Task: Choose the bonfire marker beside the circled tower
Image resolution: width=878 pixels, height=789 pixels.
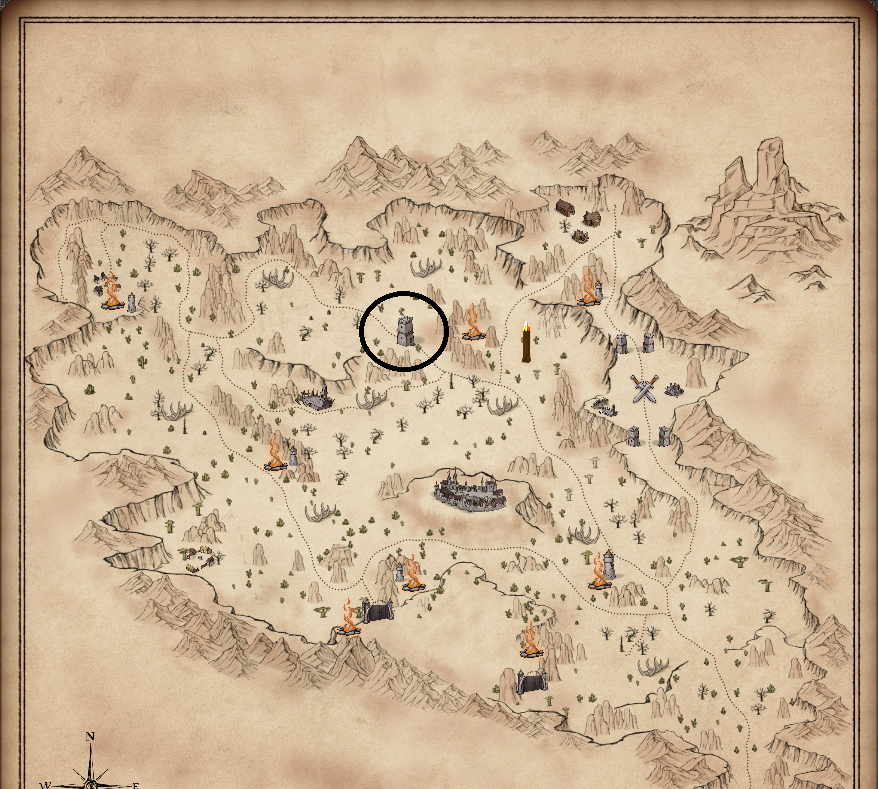Action: tap(472, 323)
